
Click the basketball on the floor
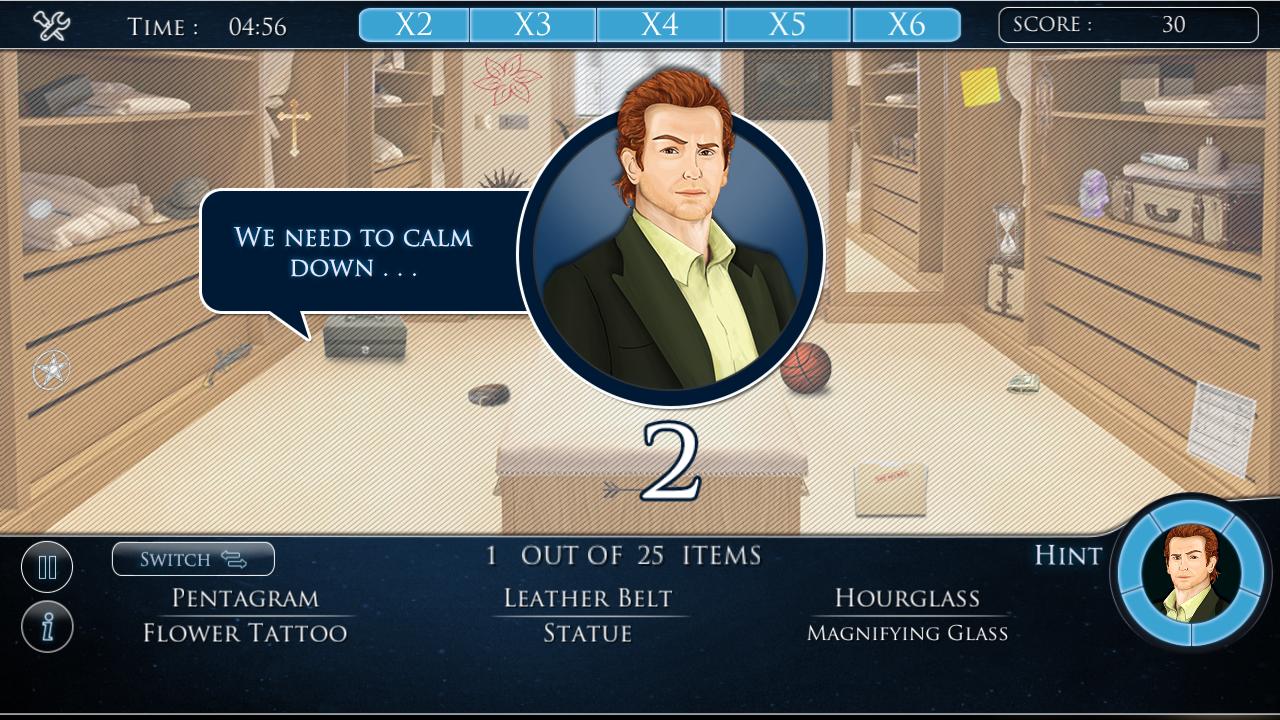pyautogui.click(x=806, y=369)
